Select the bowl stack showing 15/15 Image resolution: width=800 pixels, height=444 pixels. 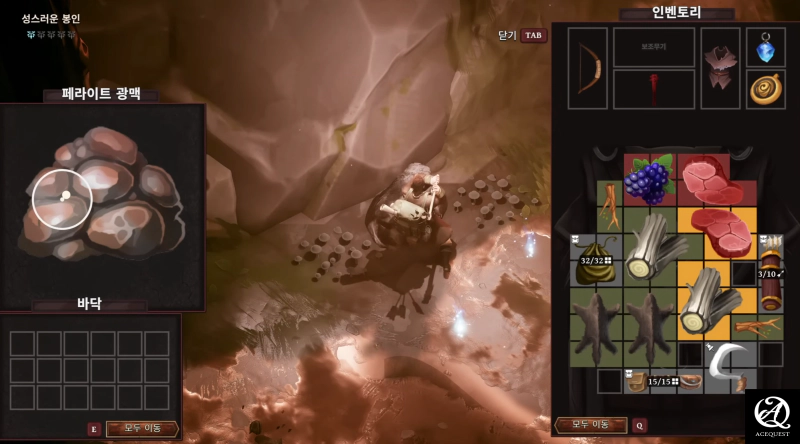coord(650,380)
